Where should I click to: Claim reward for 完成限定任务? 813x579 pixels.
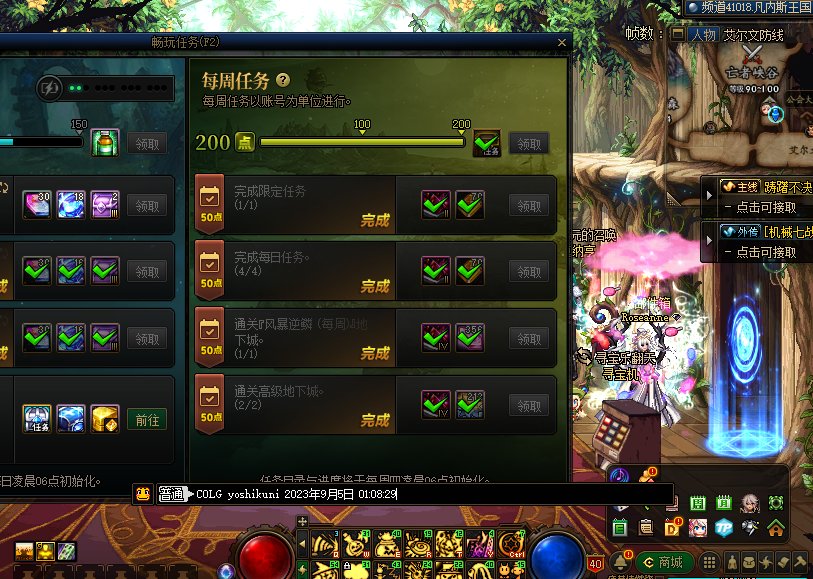(529, 205)
